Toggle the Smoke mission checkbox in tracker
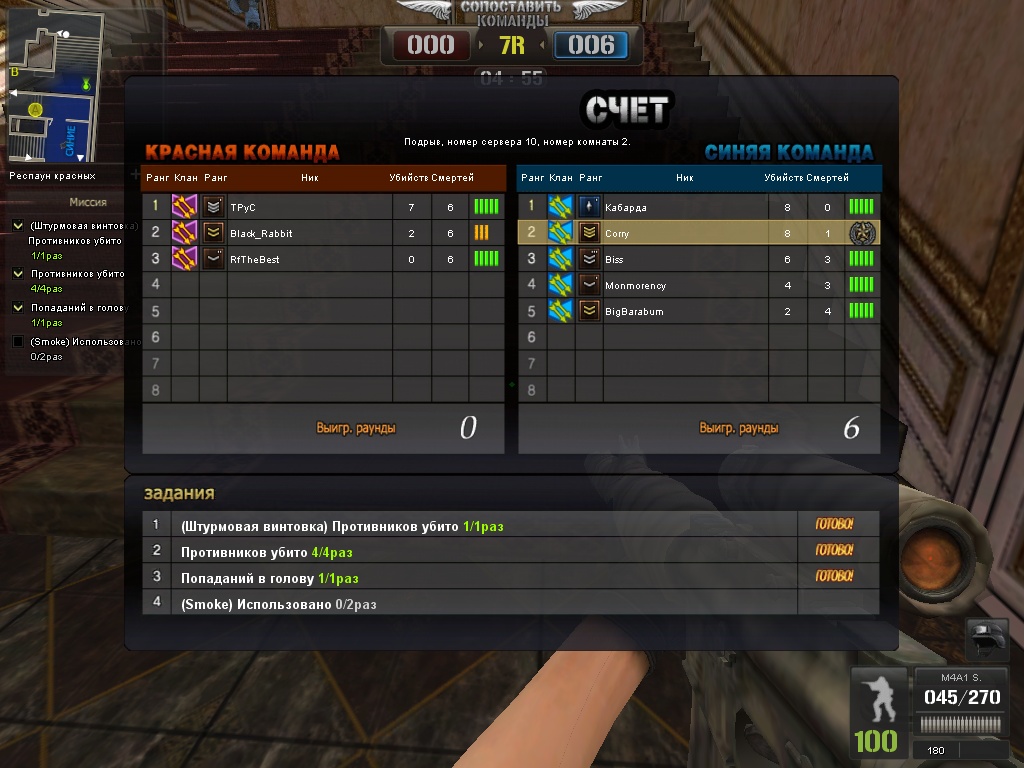The width and height of the screenshot is (1024, 768). [x=17, y=342]
